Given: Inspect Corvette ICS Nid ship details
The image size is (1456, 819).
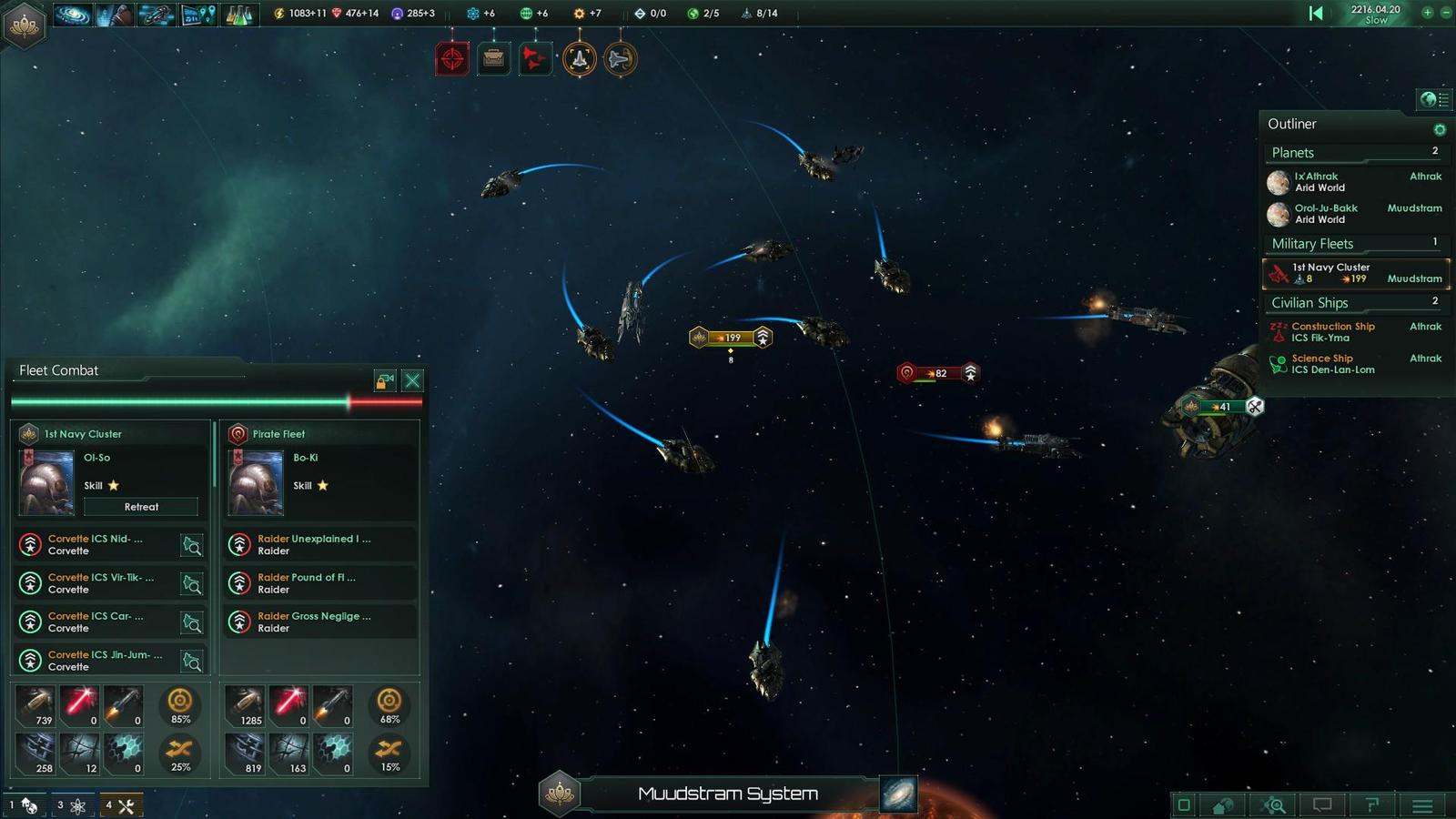Looking at the screenshot, I should pyautogui.click(x=192, y=545).
